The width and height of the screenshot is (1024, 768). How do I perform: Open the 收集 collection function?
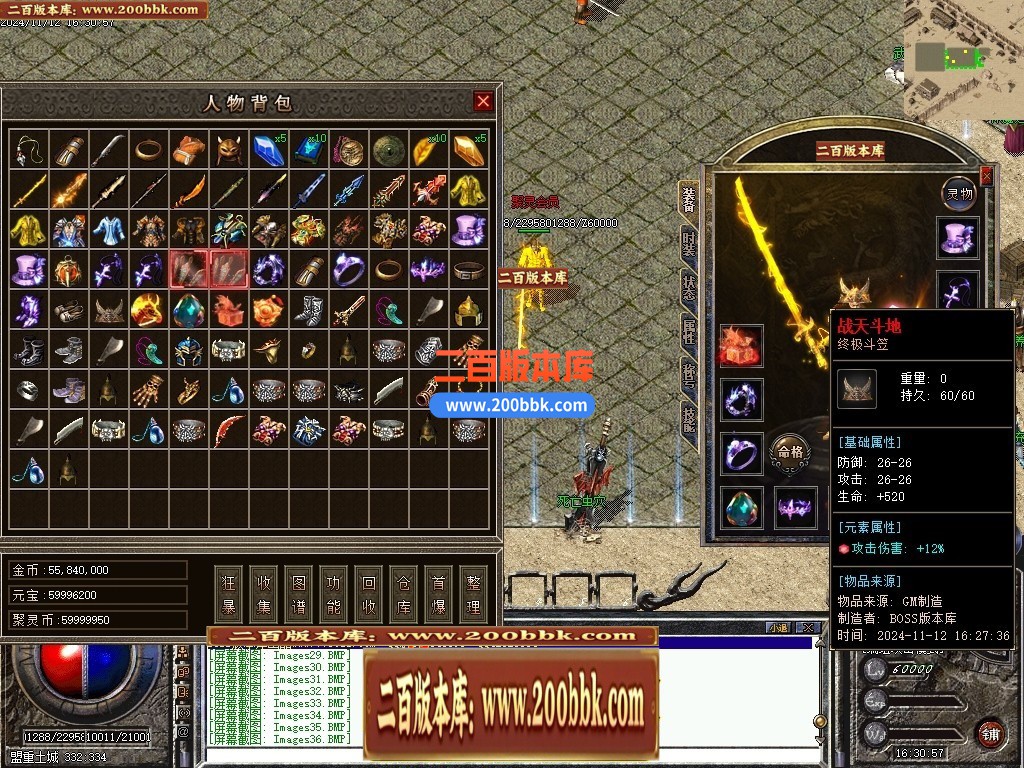tap(264, 593)
